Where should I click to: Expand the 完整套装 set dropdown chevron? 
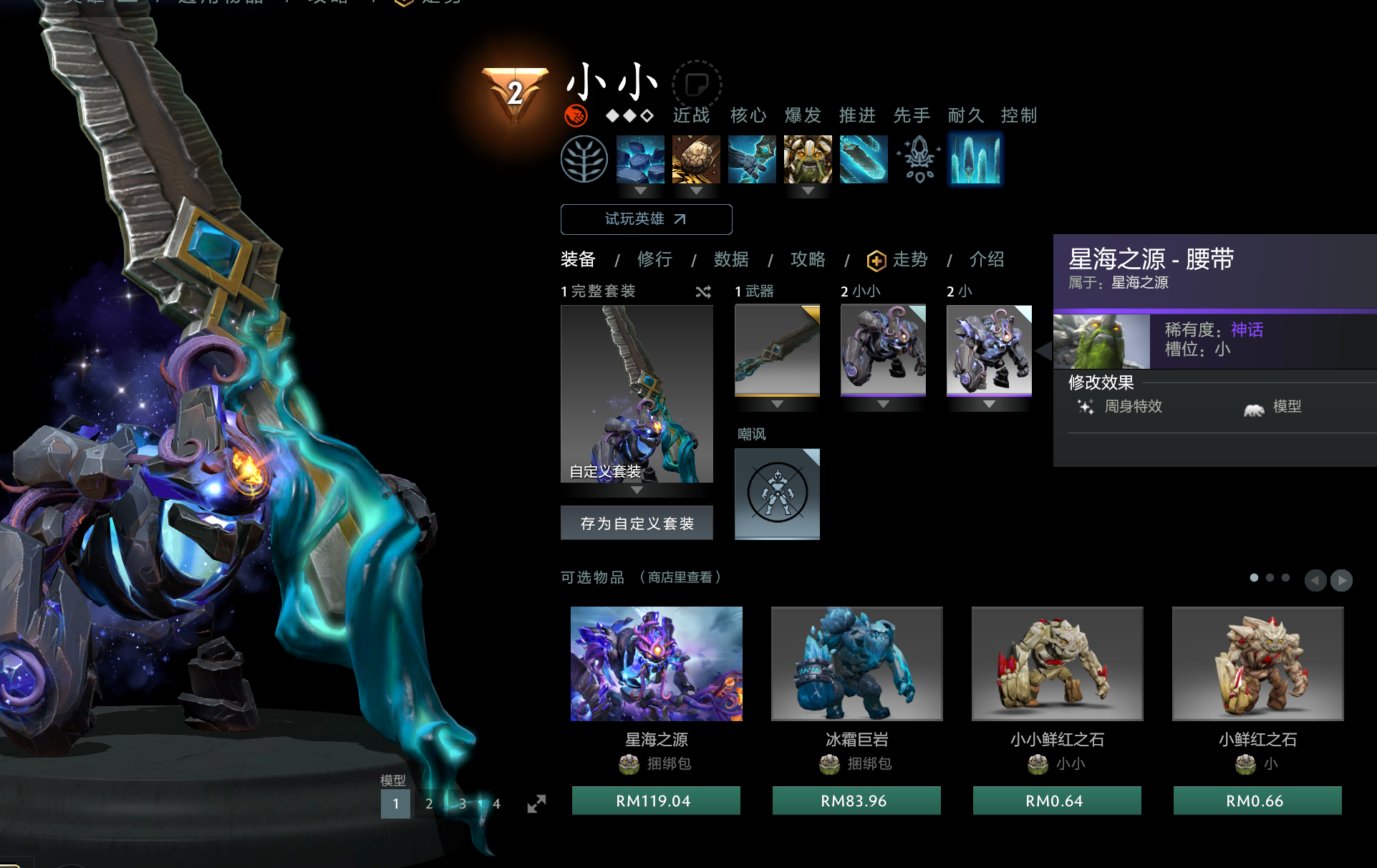(637, 490)
